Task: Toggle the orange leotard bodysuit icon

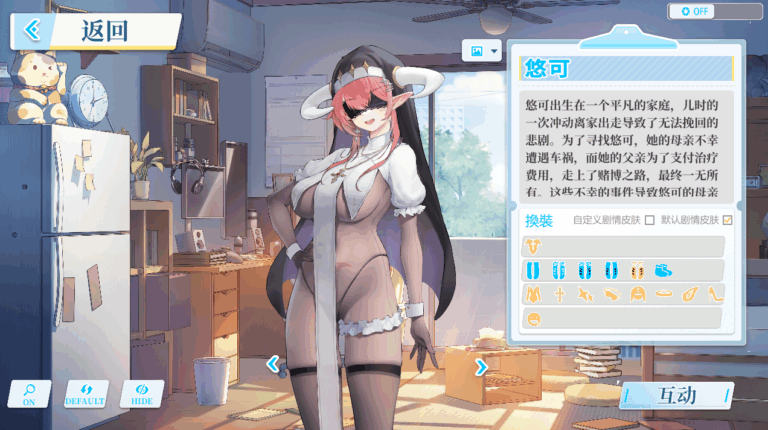Action: [x=535, y=295]
